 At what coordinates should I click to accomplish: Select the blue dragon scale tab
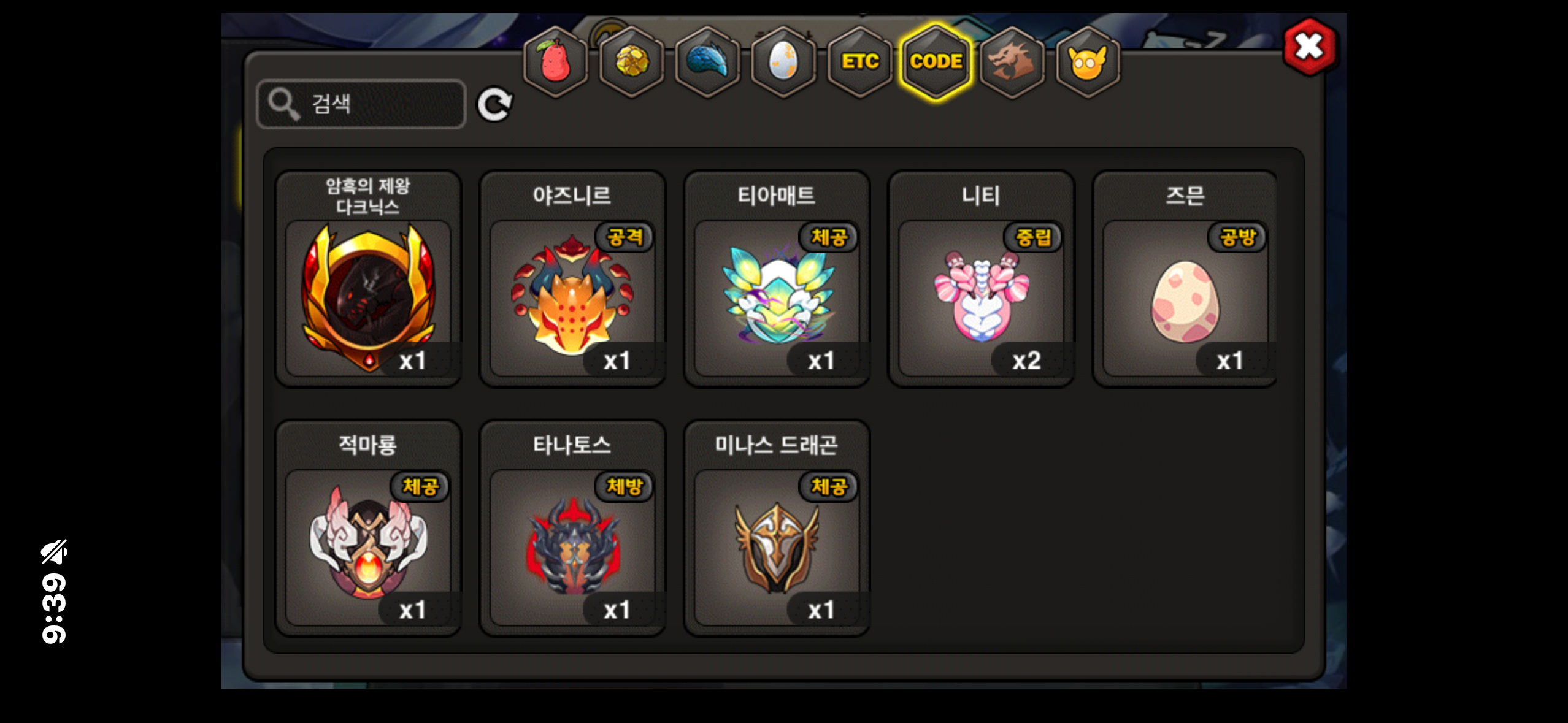click(707, 62)
